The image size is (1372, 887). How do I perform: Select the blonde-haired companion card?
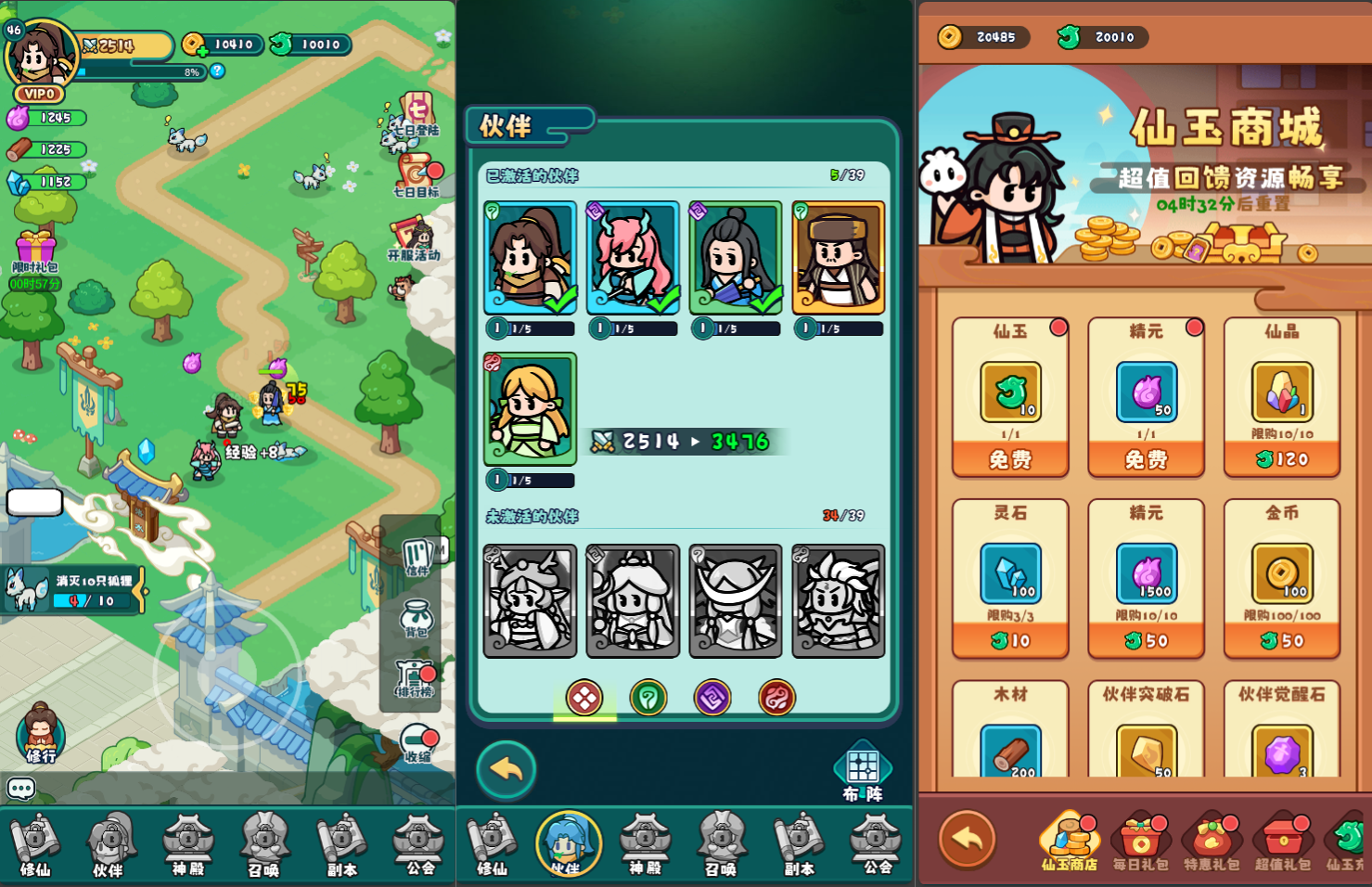530,409
